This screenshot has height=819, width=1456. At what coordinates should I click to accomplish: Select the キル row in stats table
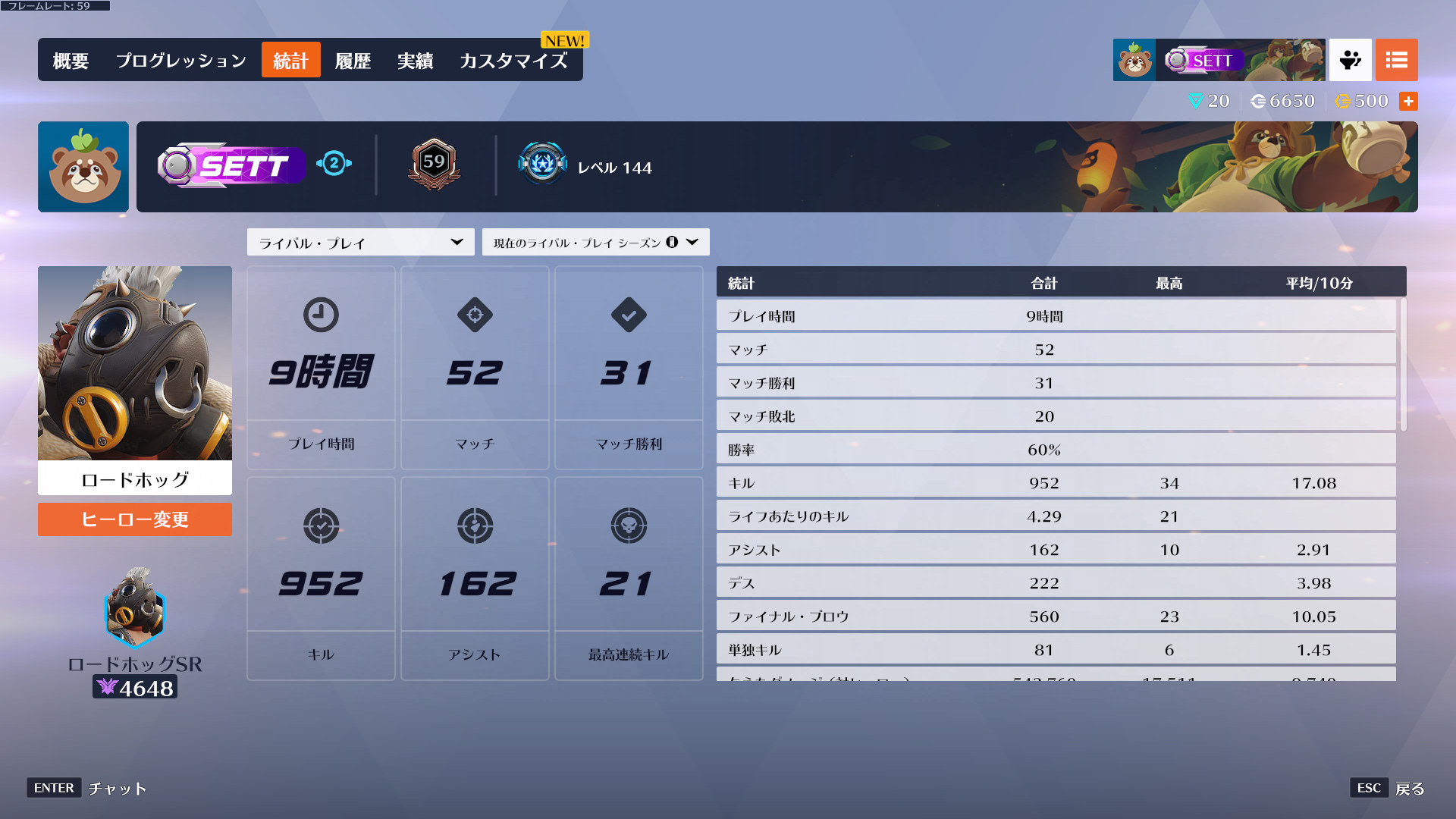pos(1056,483)
